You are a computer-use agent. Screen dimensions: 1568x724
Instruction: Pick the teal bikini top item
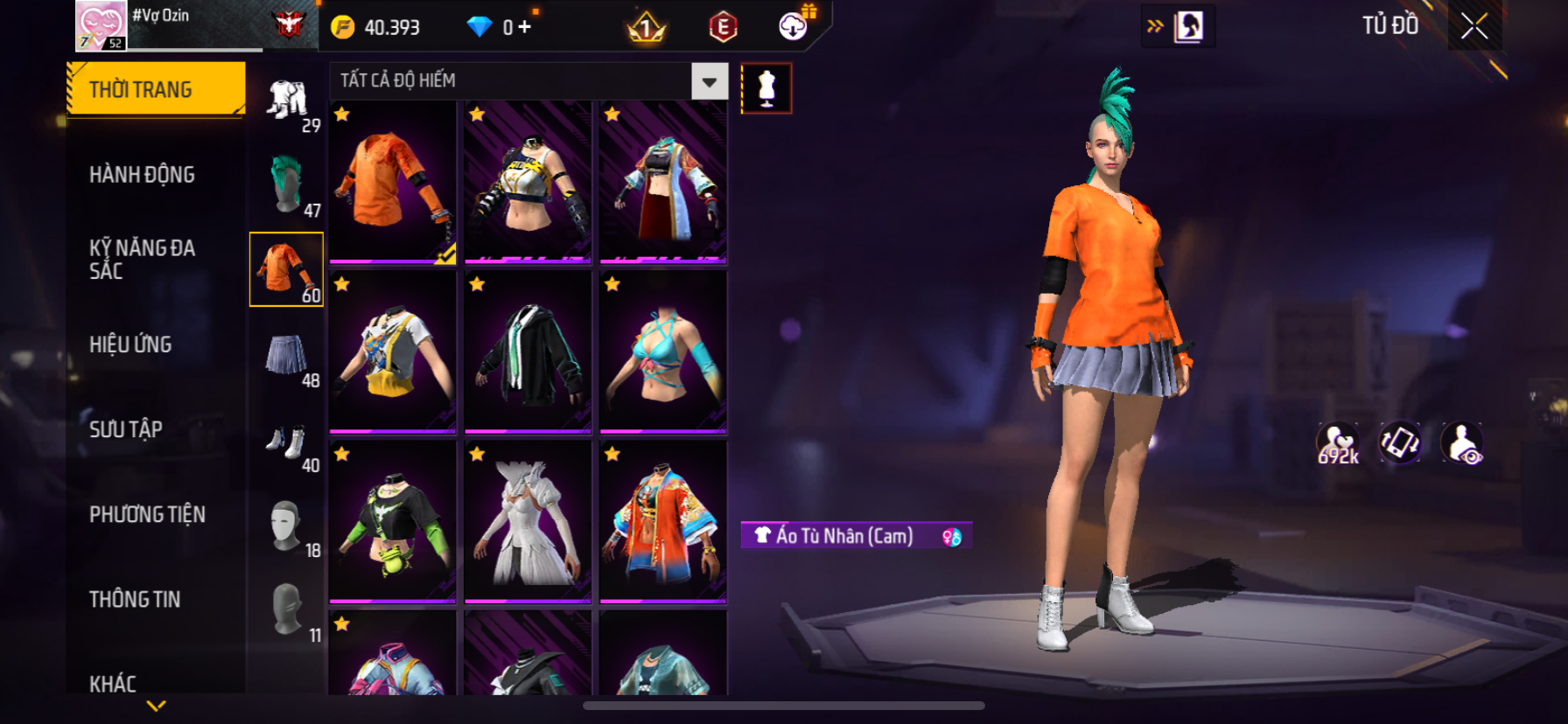point(663,352)
